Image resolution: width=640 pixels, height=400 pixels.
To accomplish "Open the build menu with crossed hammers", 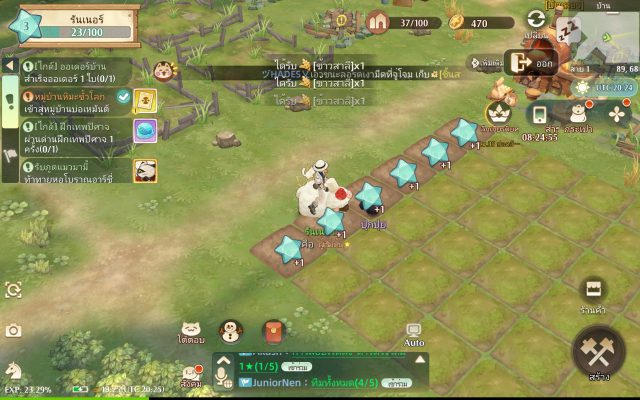I will 599,352.
